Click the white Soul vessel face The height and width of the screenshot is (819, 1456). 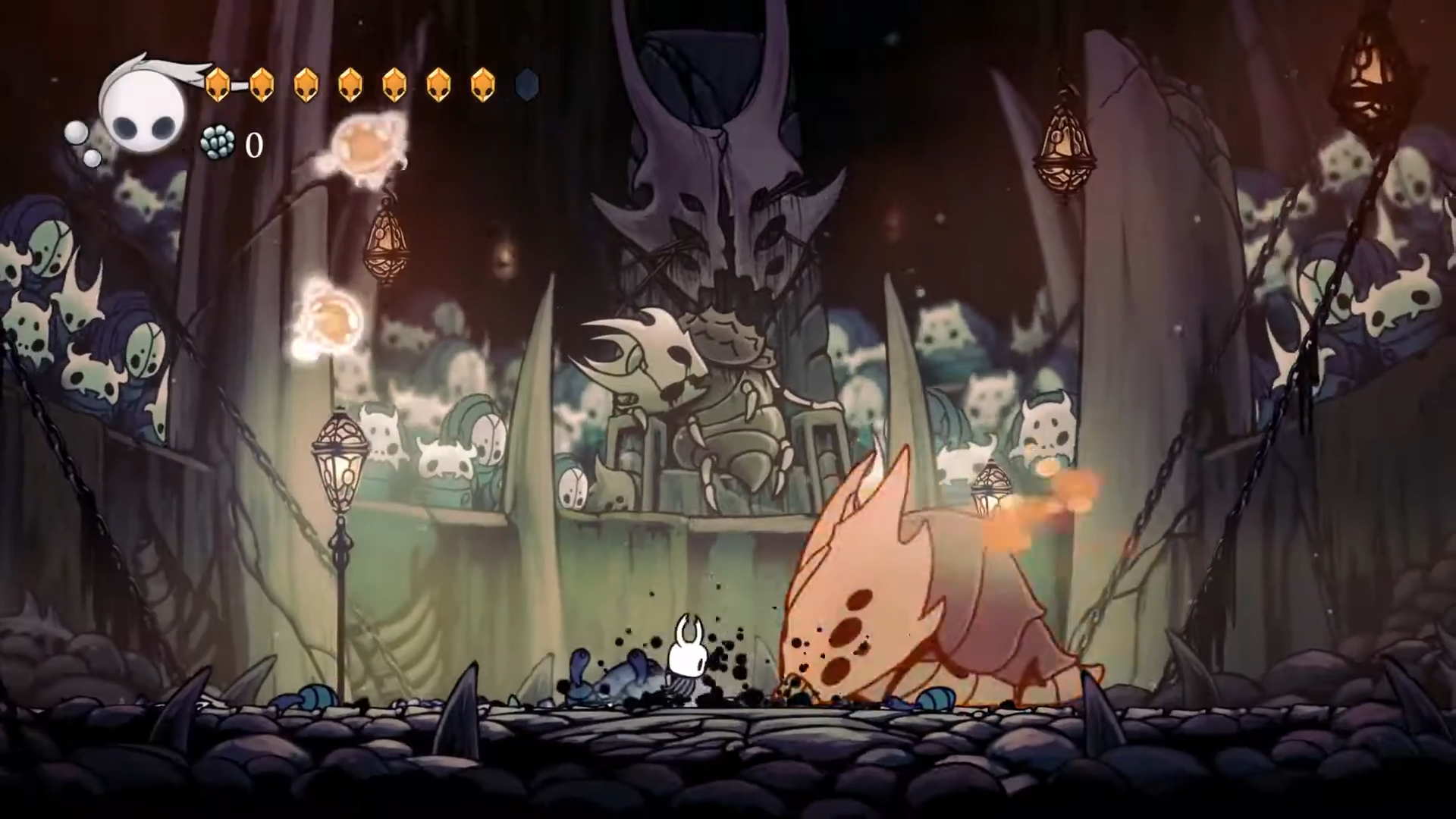[140, 110]
